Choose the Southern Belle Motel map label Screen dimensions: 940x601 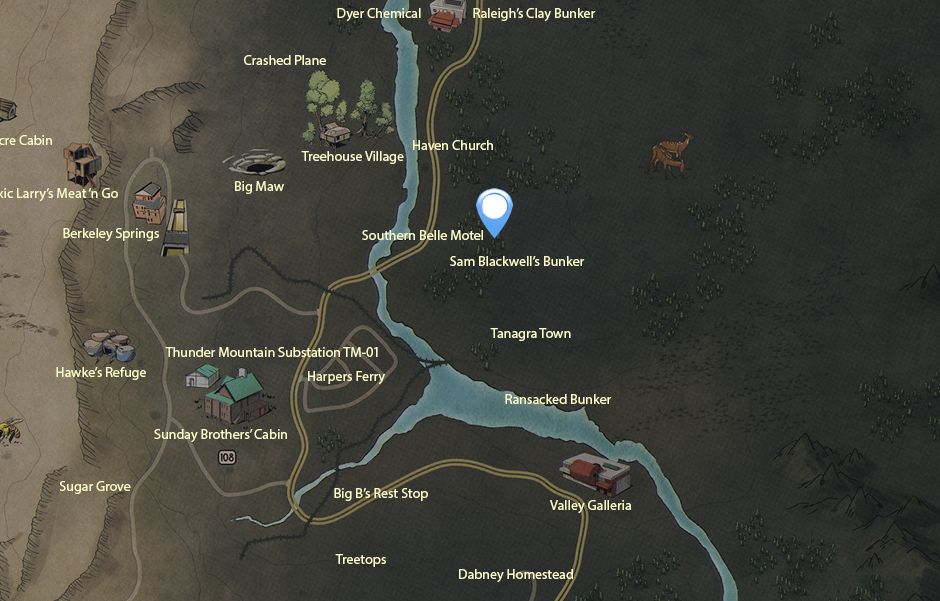(x=422, y=235)
